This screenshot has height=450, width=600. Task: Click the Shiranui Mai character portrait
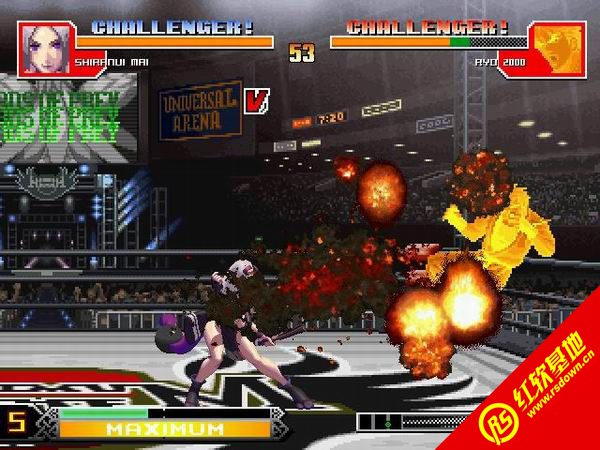[44, 48]
